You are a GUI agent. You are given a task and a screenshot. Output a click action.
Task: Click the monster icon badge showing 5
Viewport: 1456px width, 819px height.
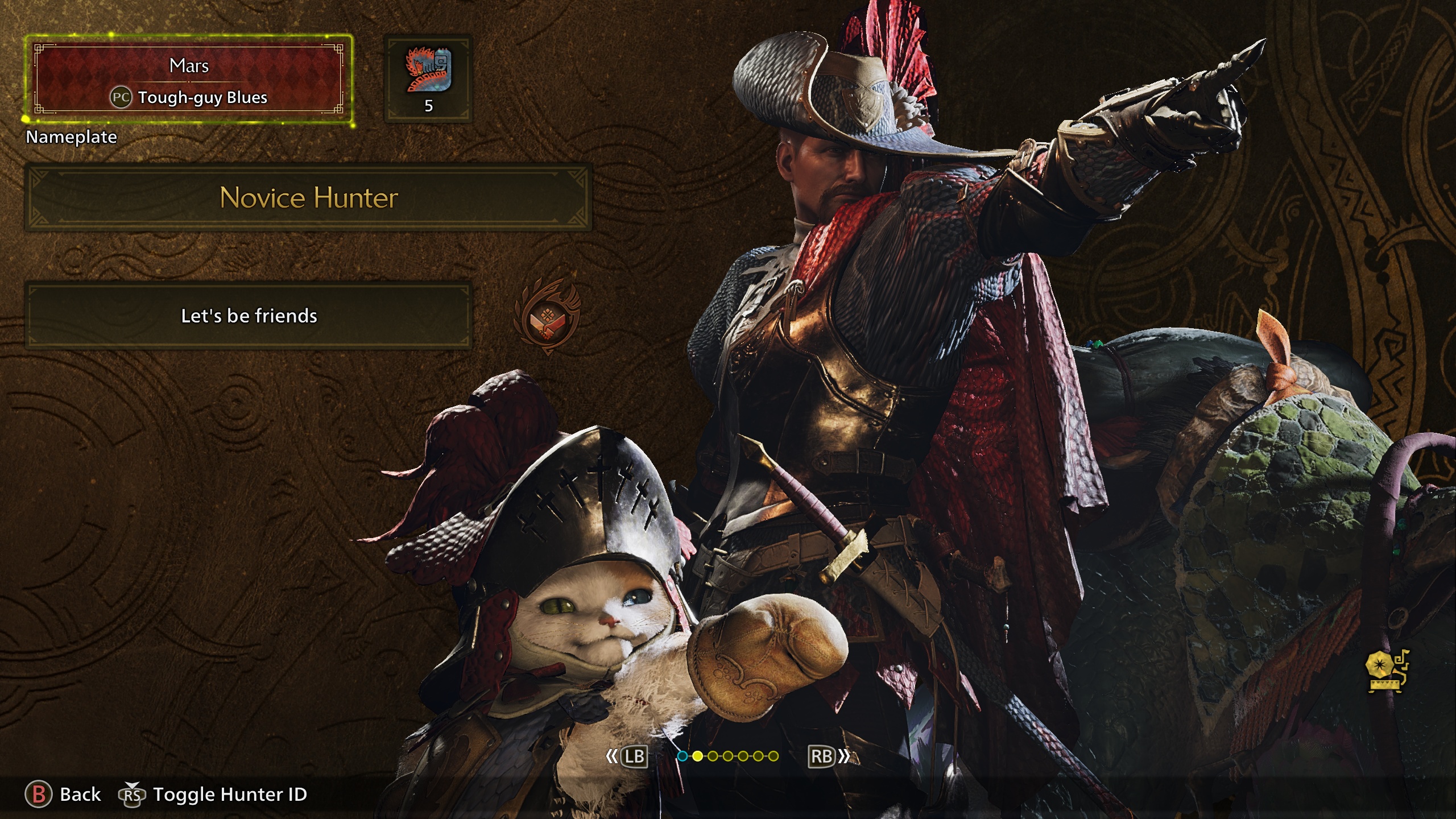[428, 79]
